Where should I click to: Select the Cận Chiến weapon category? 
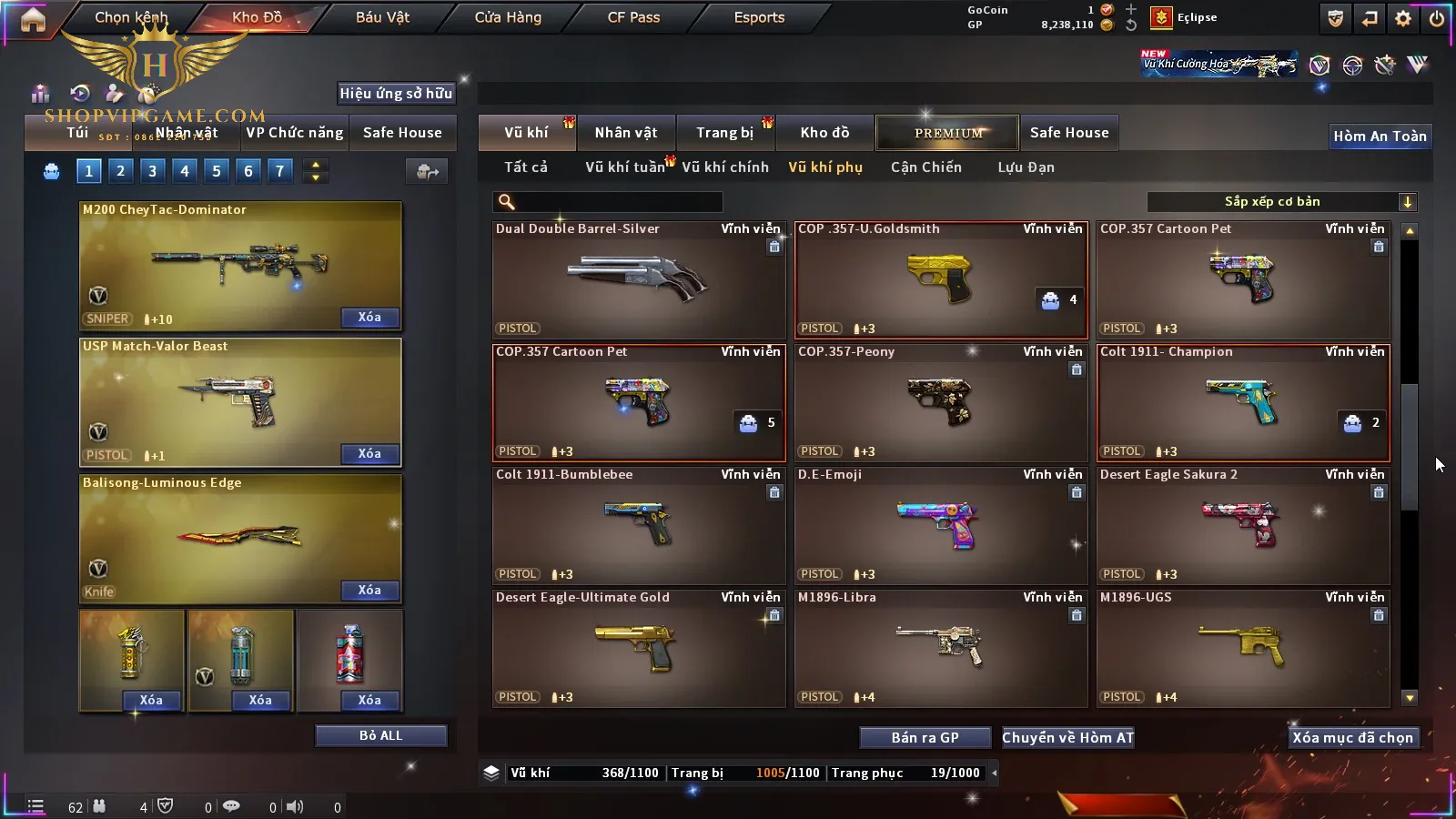click(925, 167)
